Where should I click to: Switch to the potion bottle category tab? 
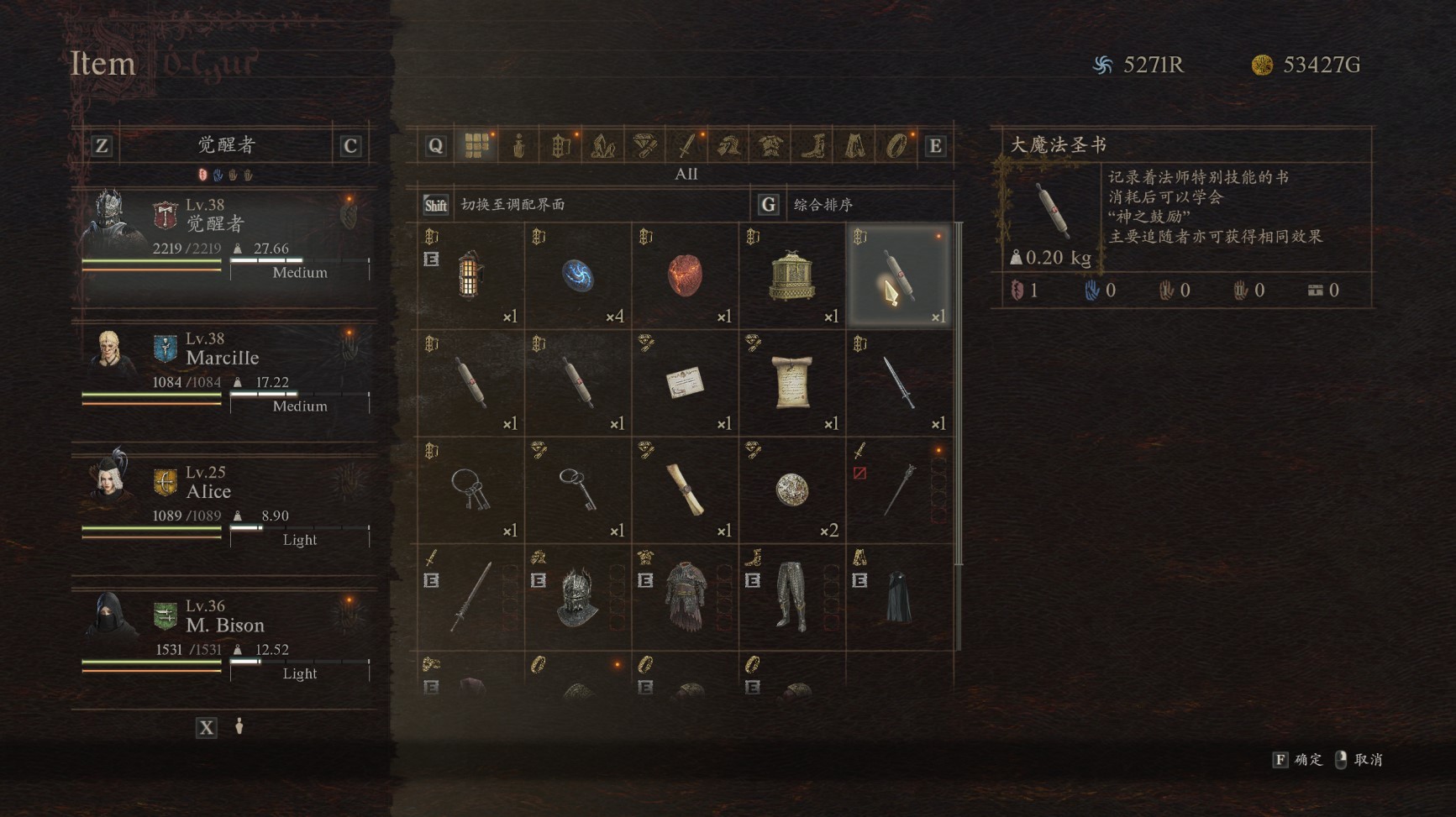(519, 146)
